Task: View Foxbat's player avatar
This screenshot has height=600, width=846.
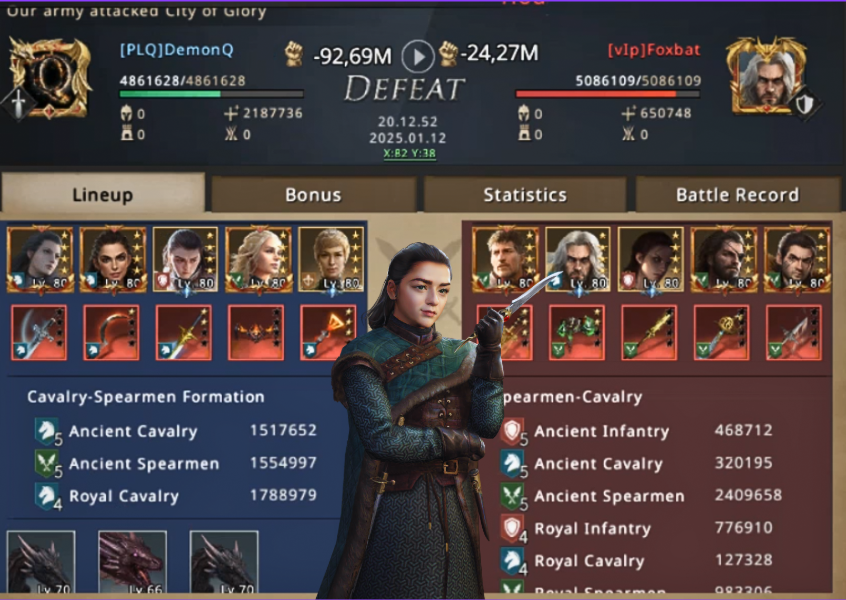Action: (767, 76)
